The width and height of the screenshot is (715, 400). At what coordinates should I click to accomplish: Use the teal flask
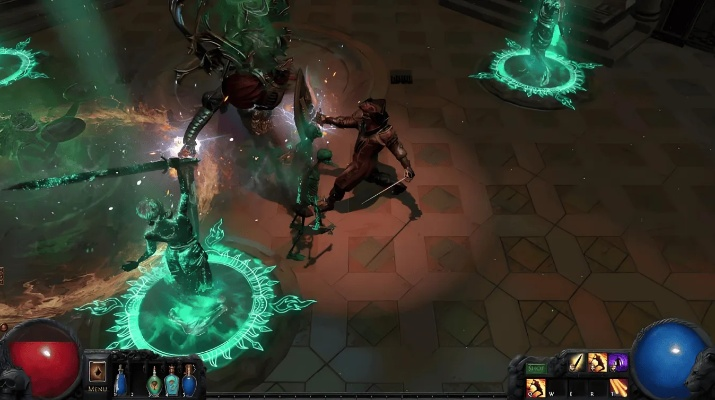coord(172,380)
